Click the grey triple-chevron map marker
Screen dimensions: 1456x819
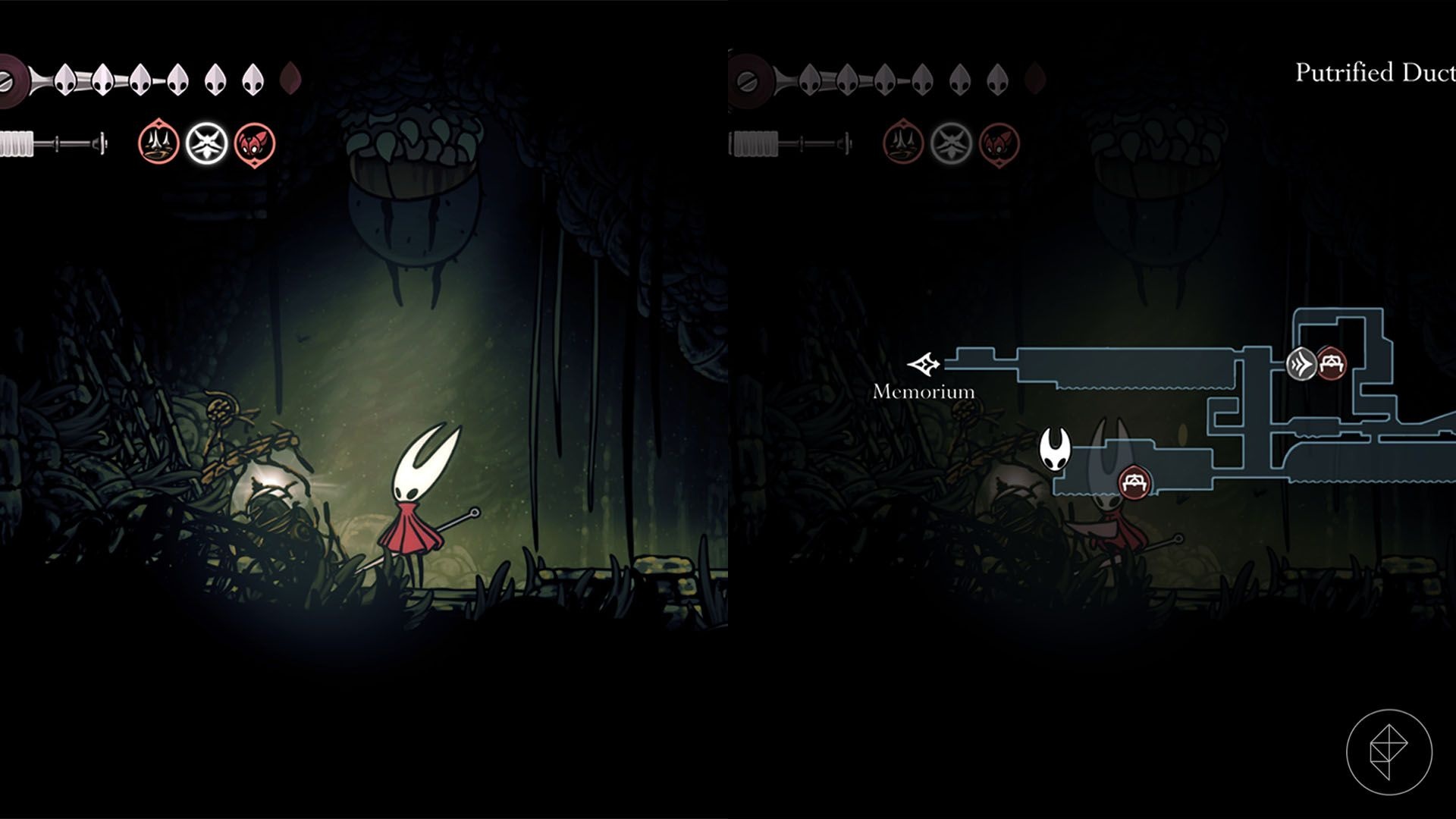pyautogui.click(x=1302, y=365)
